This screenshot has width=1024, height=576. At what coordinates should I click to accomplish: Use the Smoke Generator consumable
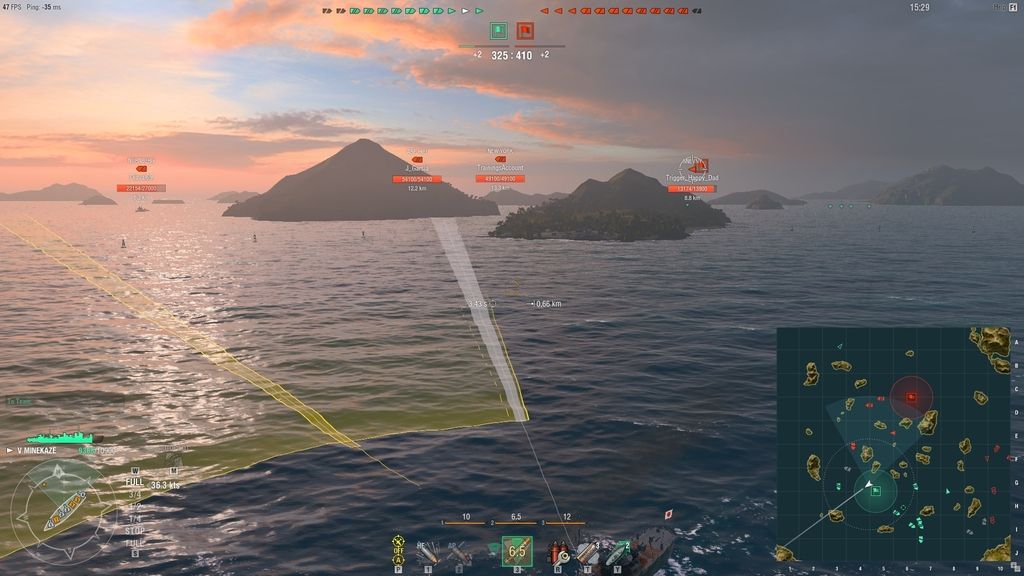click(x=588, y=552)
